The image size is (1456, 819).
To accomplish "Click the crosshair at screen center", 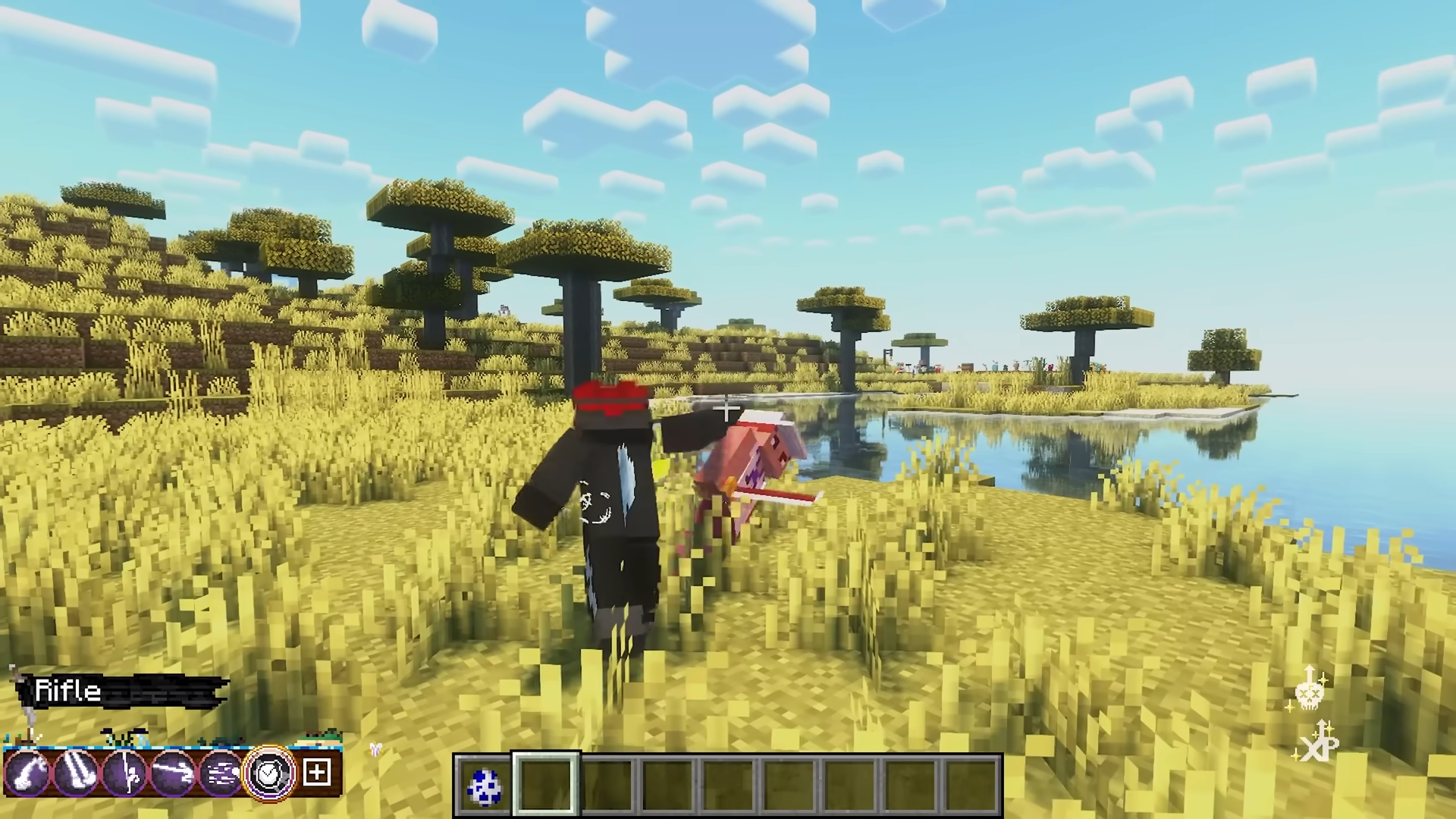I will [726, 409].
